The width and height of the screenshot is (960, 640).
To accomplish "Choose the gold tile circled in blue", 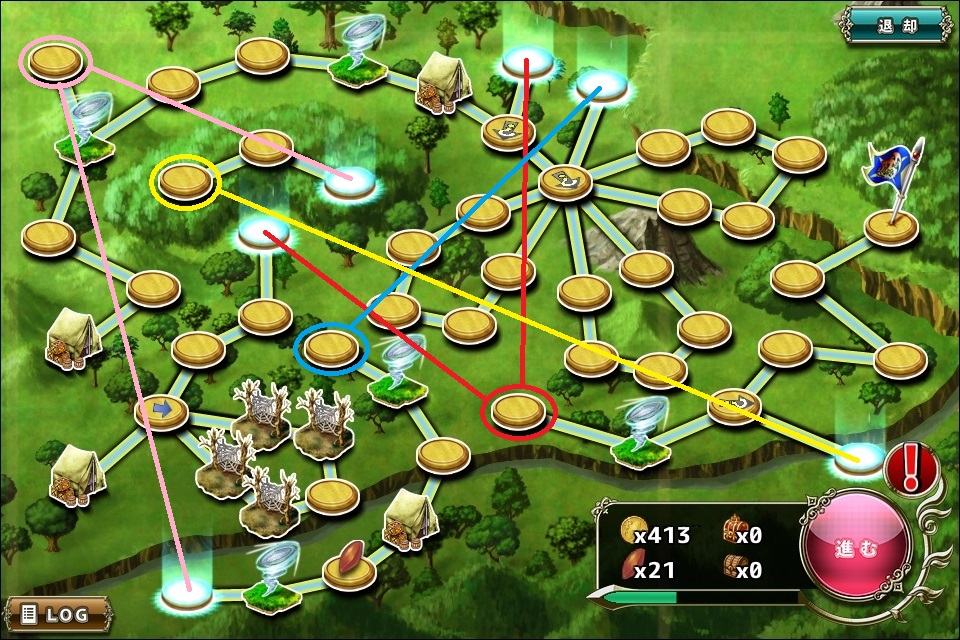I will pyautogui.click(x=332, y=348).
